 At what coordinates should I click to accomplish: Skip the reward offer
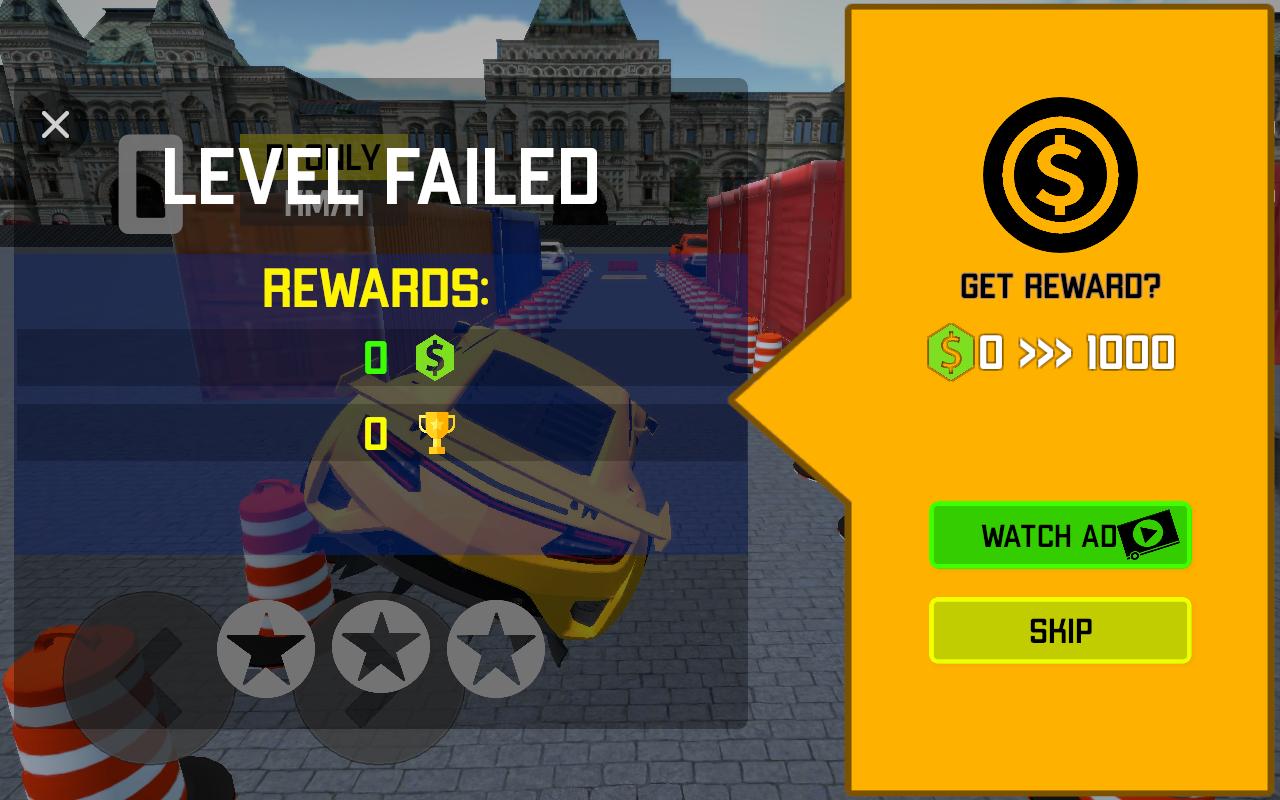1060,631
